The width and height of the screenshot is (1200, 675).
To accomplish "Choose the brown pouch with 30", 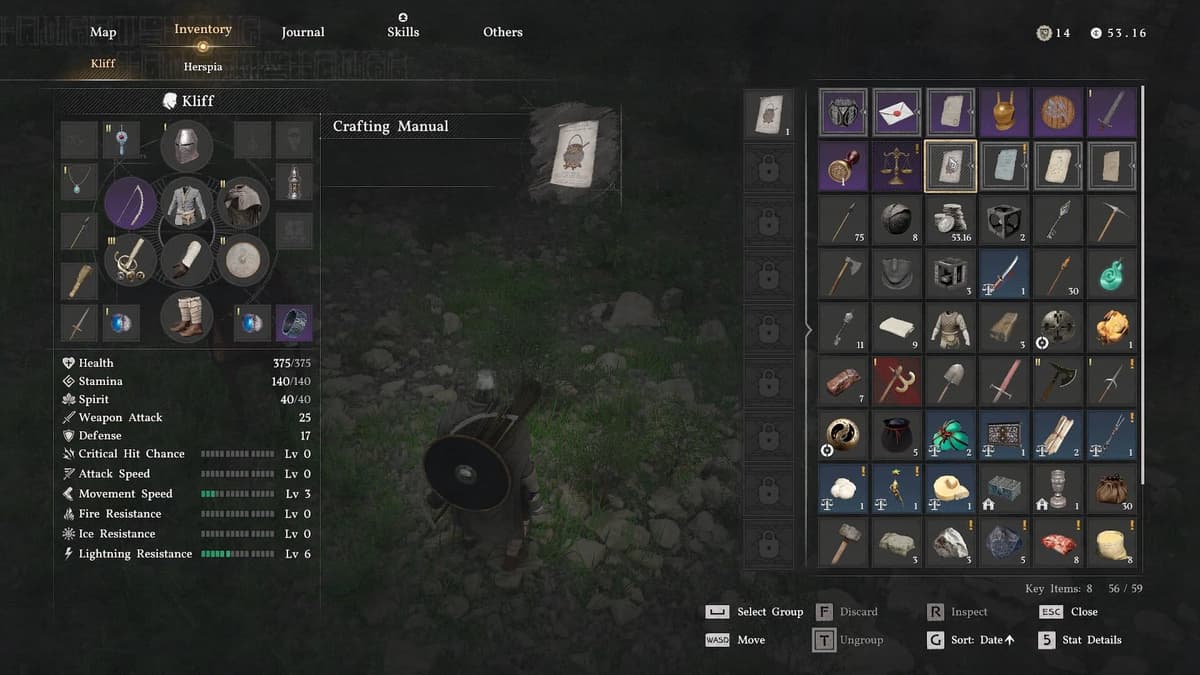I will coord(1111,489).
